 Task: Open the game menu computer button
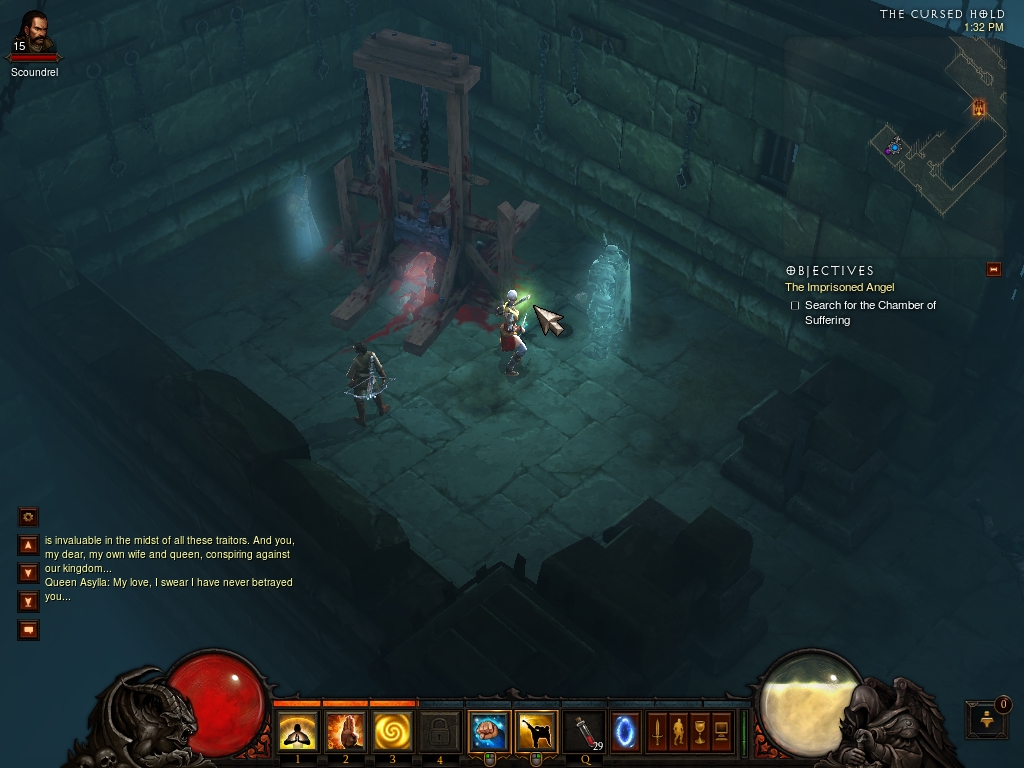(721, 732)
